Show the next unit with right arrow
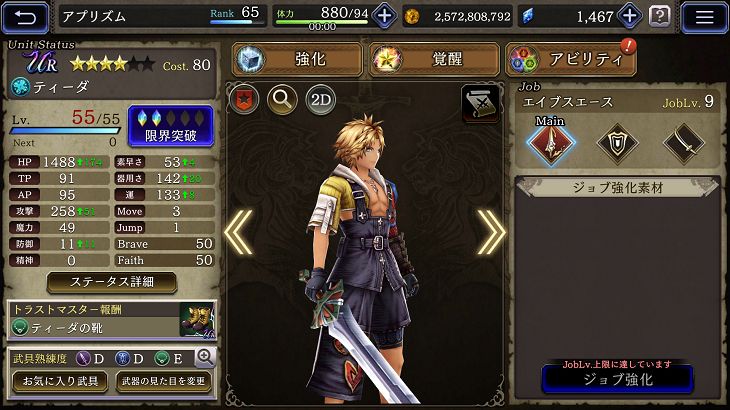This screenshot has height=410, width=730. pos(491,232)
